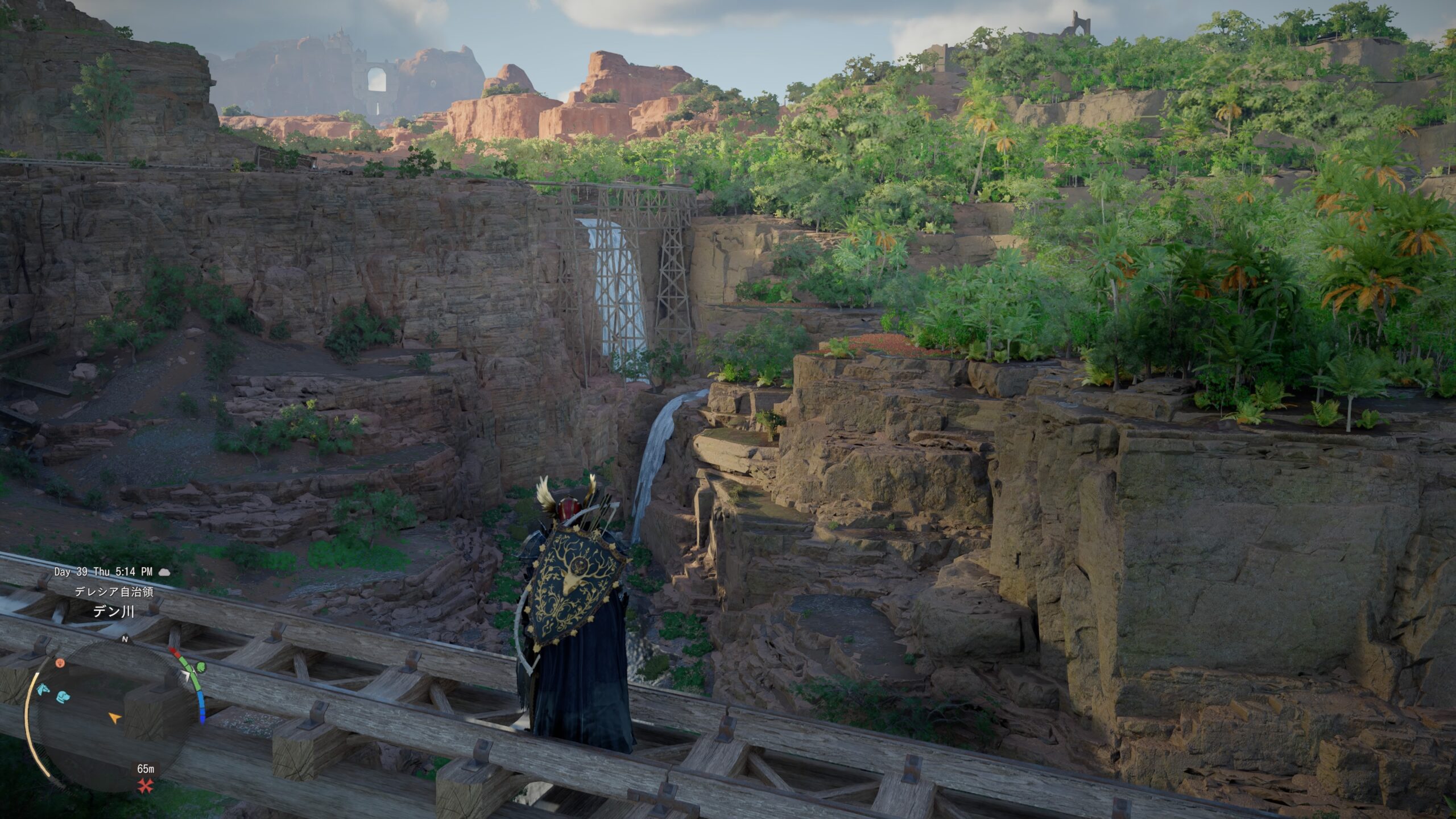Click the cloud weather icon
Screen dimensions: 1456x819
click(164, 572)
